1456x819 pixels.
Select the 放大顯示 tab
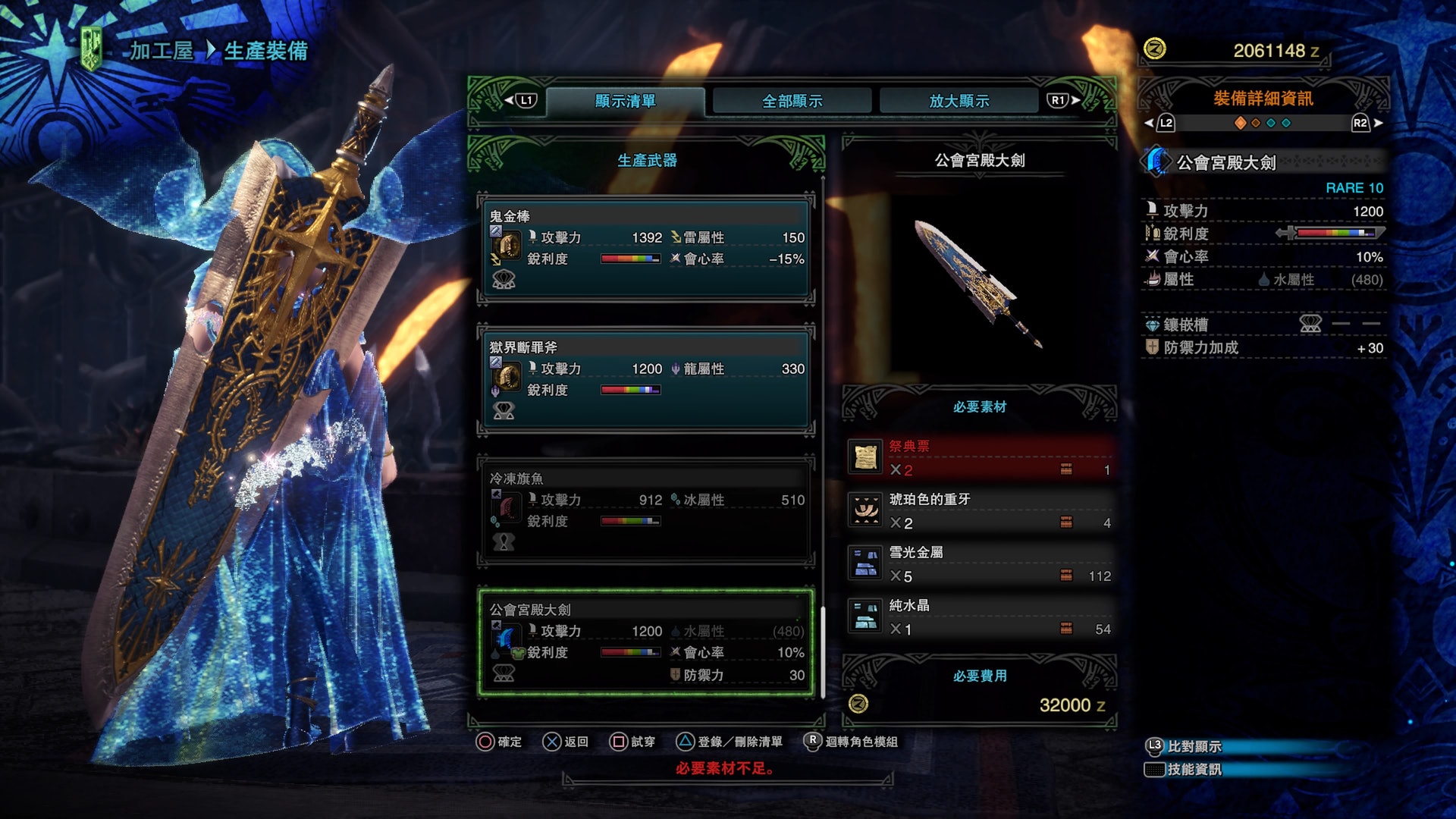[959, 101]
